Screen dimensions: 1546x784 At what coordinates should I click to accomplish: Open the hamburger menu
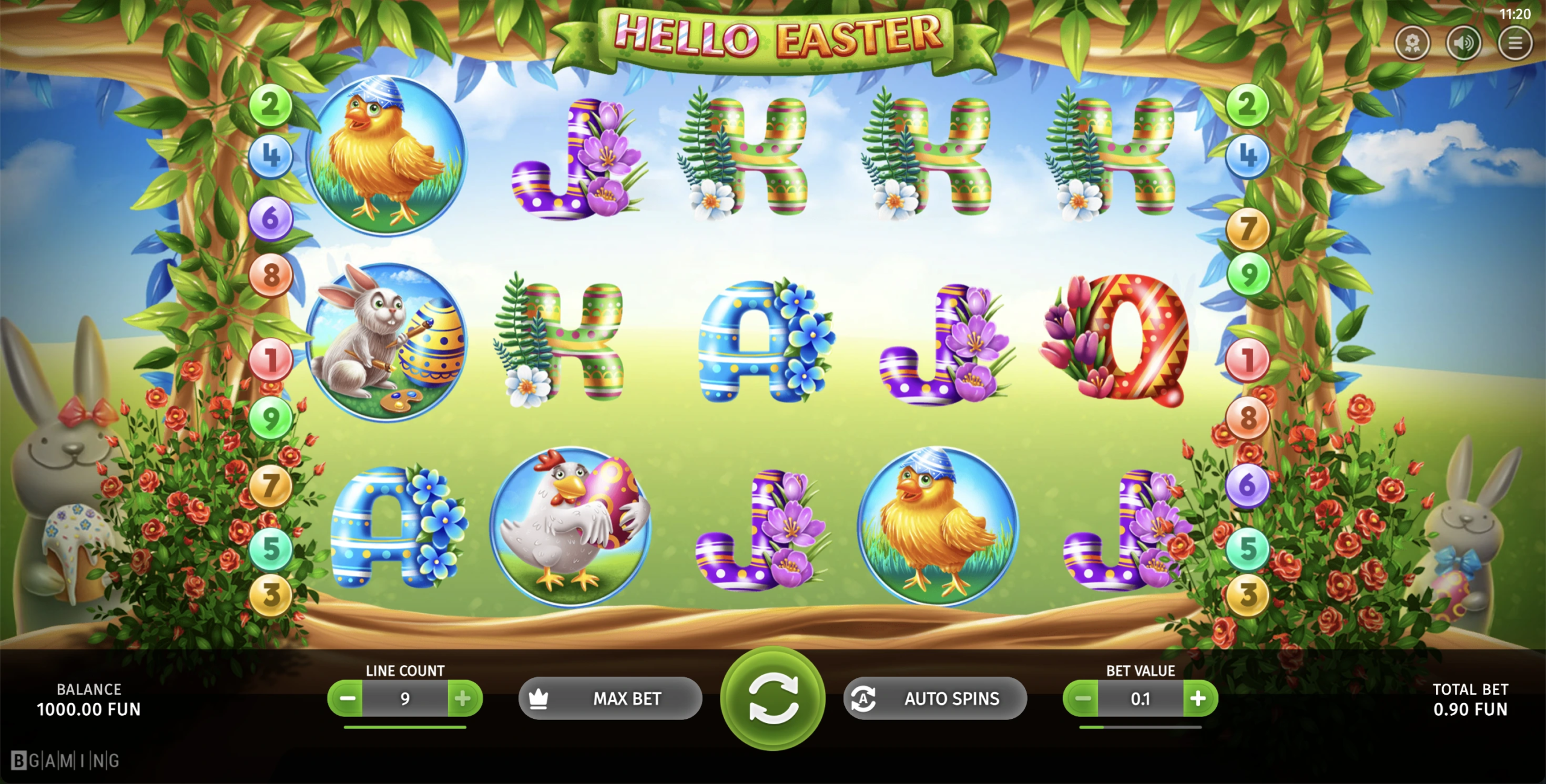[x=1515, y=43]
